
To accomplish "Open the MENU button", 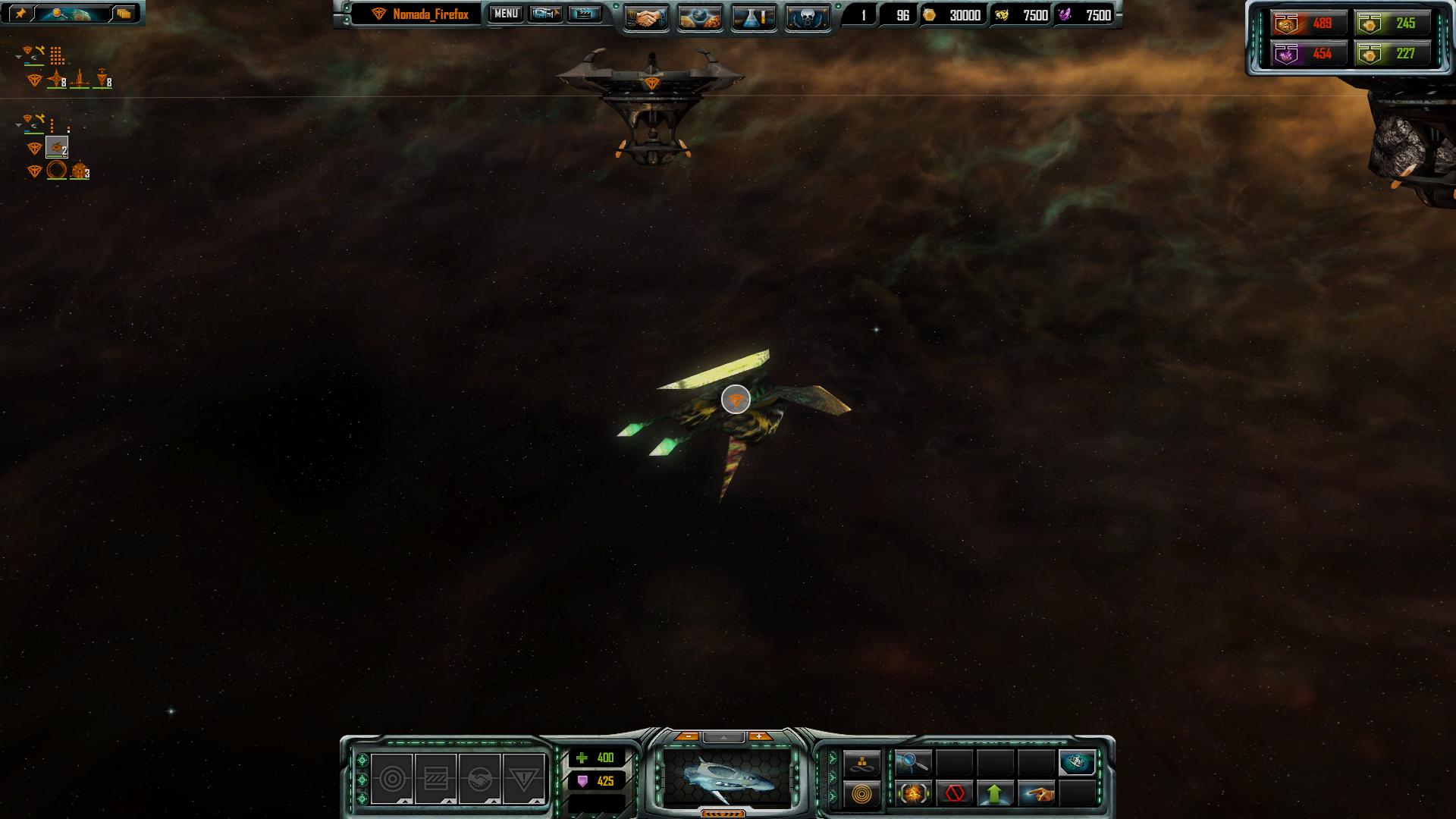I will [x=506, y=14].
